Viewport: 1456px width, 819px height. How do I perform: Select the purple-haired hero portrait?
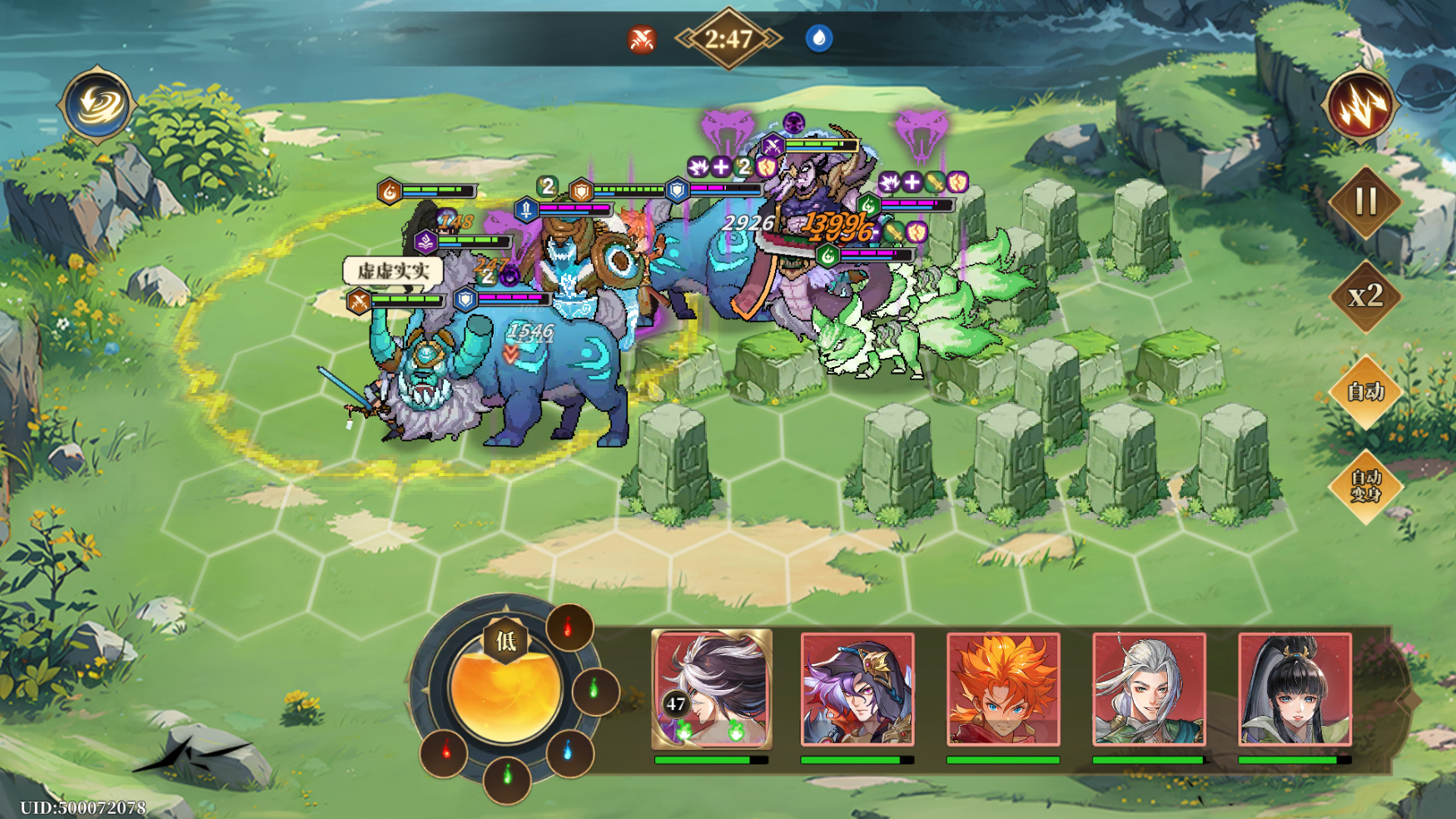[857, 689]
